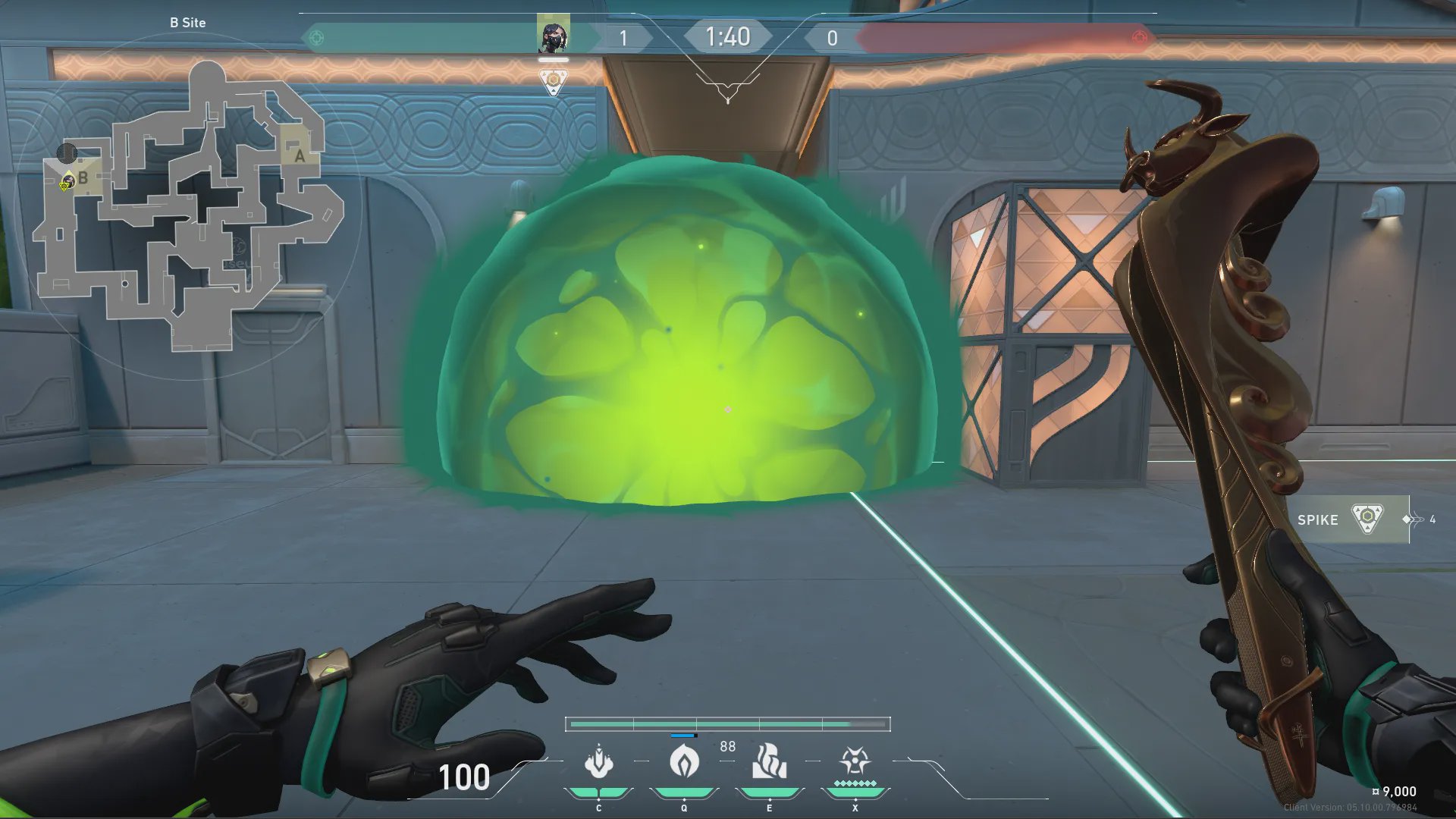This screenshot has width=1456, height=819.
Task: Click the spike carrier icon below portrait
Action: tap(554, 81)
